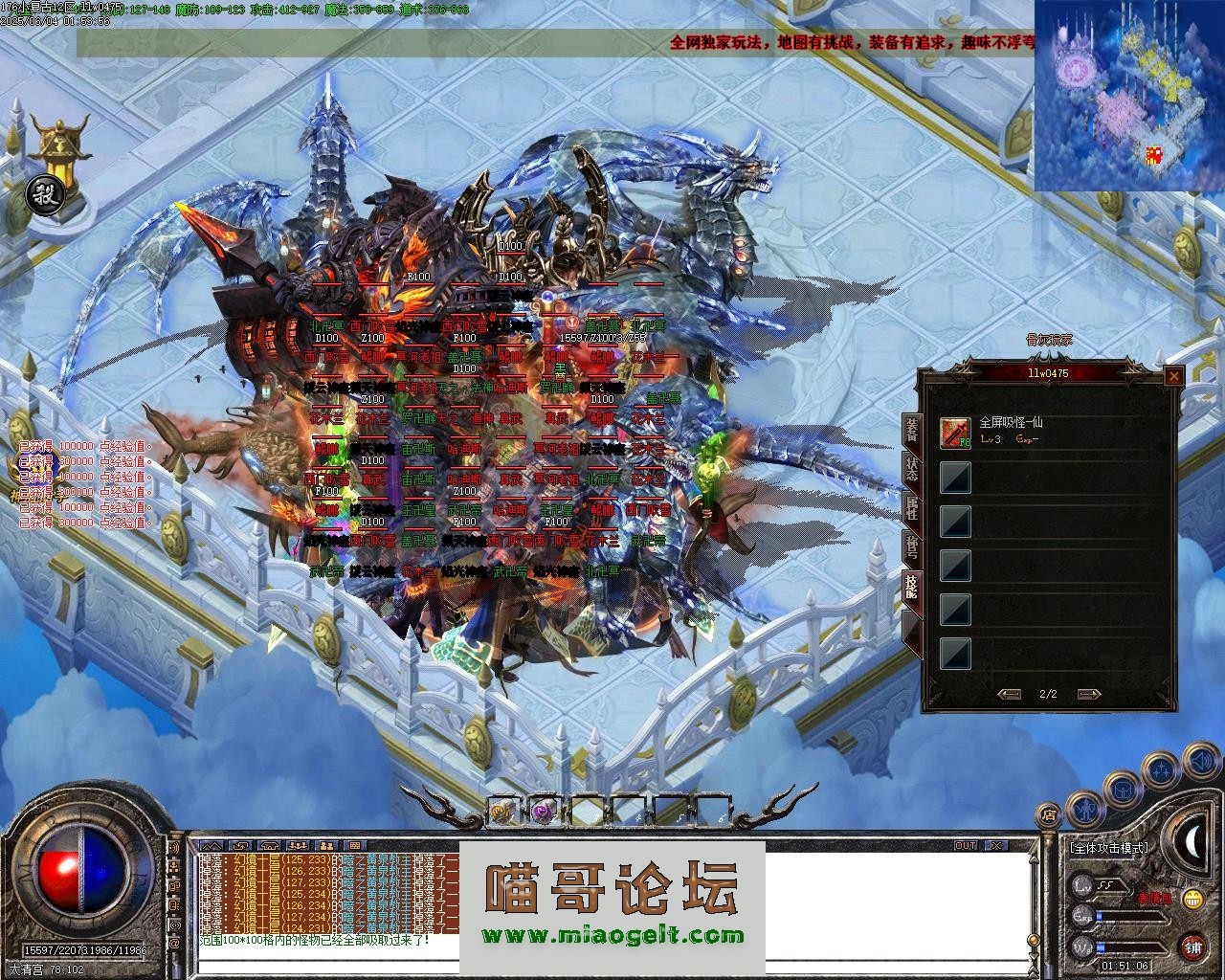Click the OUT button above chat

tap(966, 846)
